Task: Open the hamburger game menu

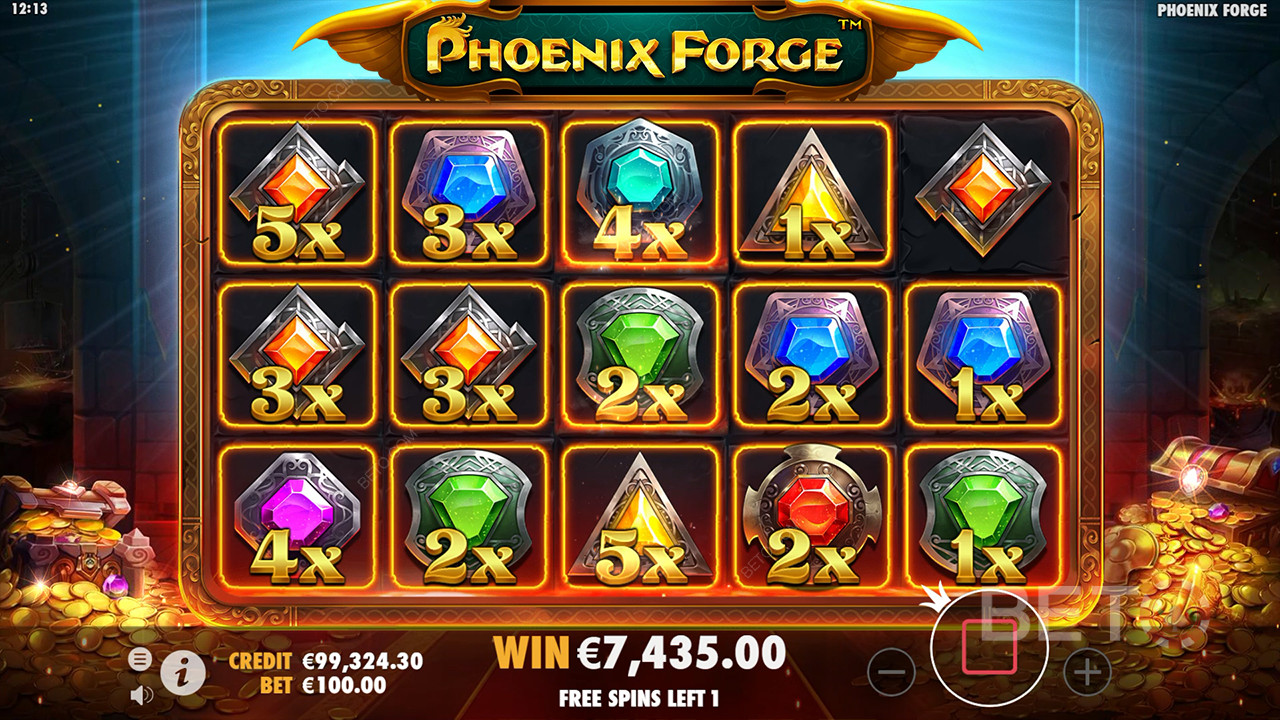Action: point(138,658)
